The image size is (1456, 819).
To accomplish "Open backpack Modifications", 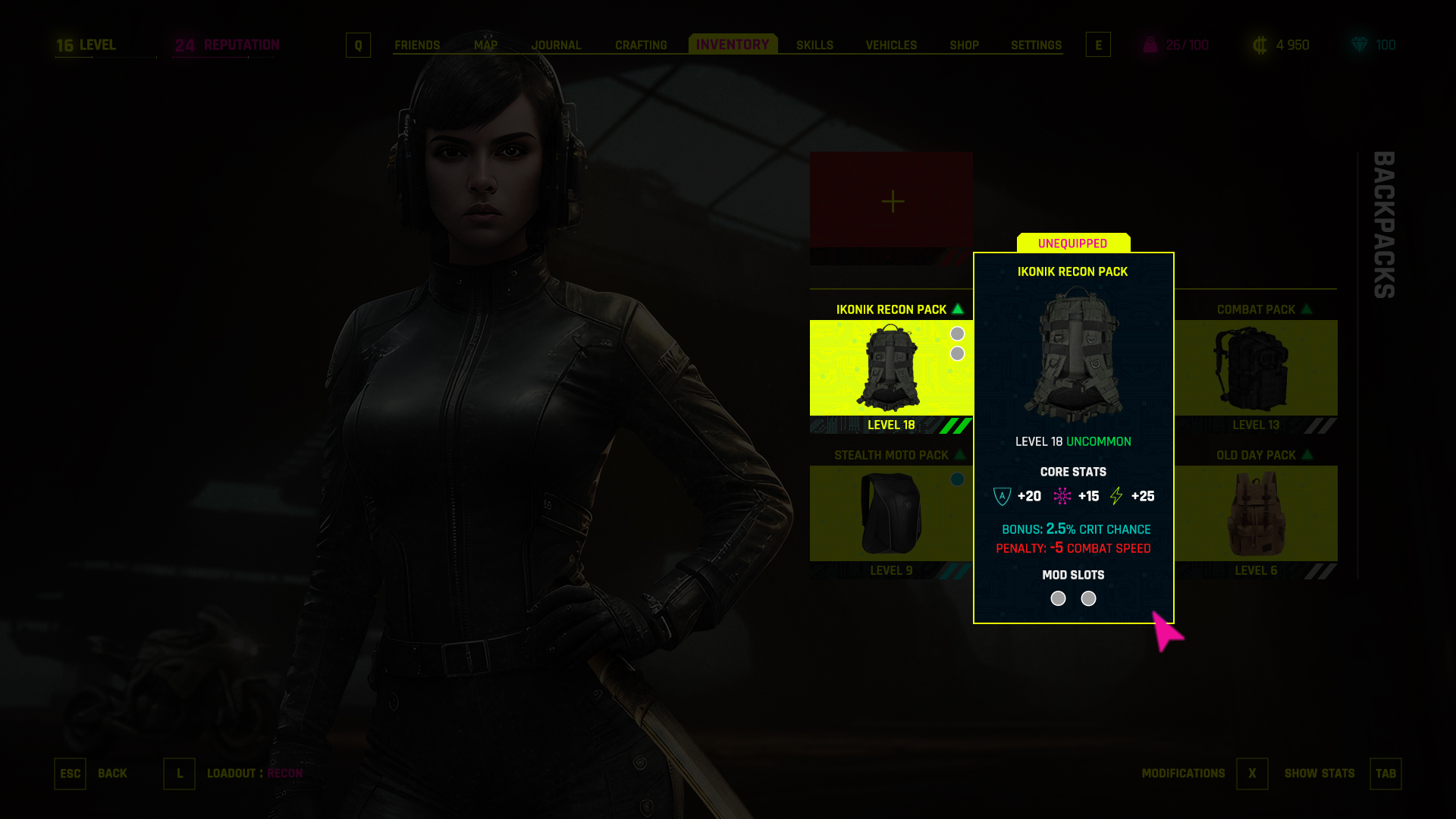I will click(x=1252, y=773).
